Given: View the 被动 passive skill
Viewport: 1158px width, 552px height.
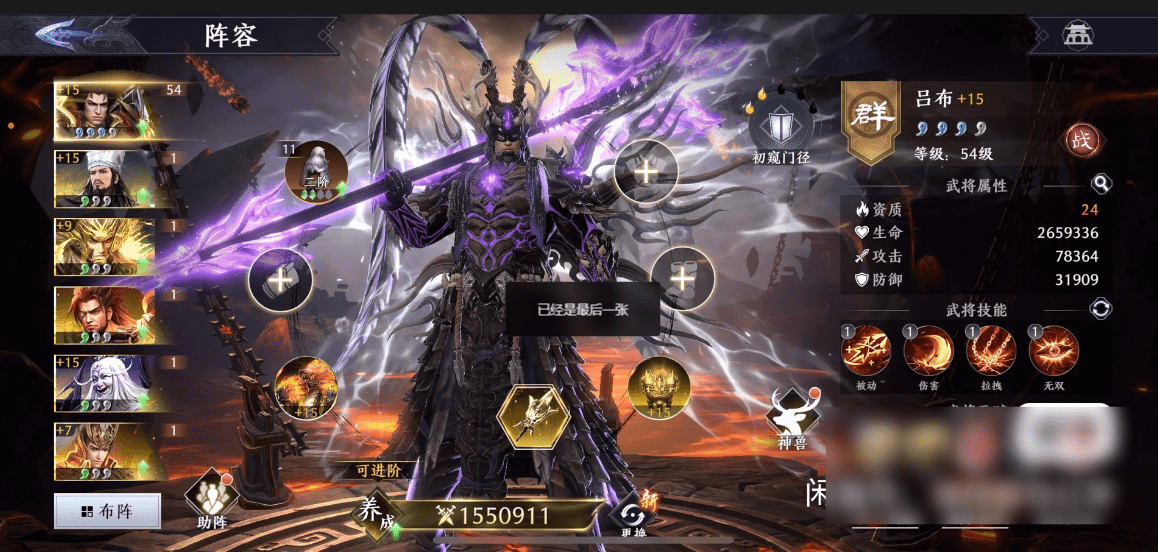Looking at the screenshot, I should (x=866, y=352).
